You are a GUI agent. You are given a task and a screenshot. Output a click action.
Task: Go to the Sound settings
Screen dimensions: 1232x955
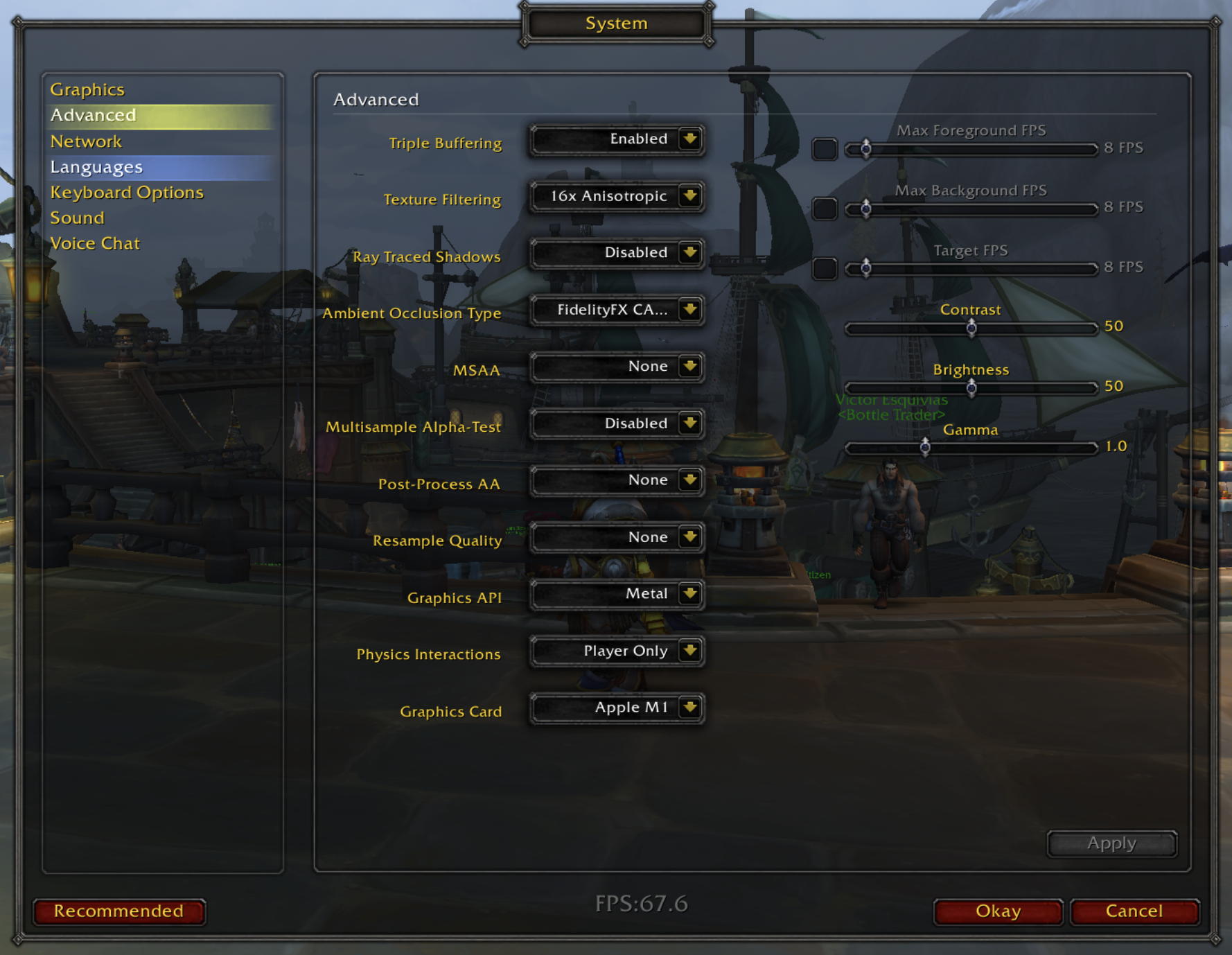point(77,218)
